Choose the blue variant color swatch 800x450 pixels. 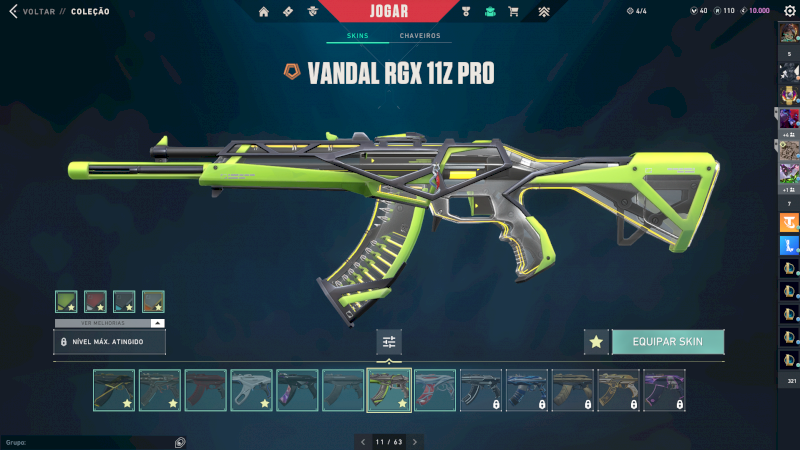coord(124,301)
